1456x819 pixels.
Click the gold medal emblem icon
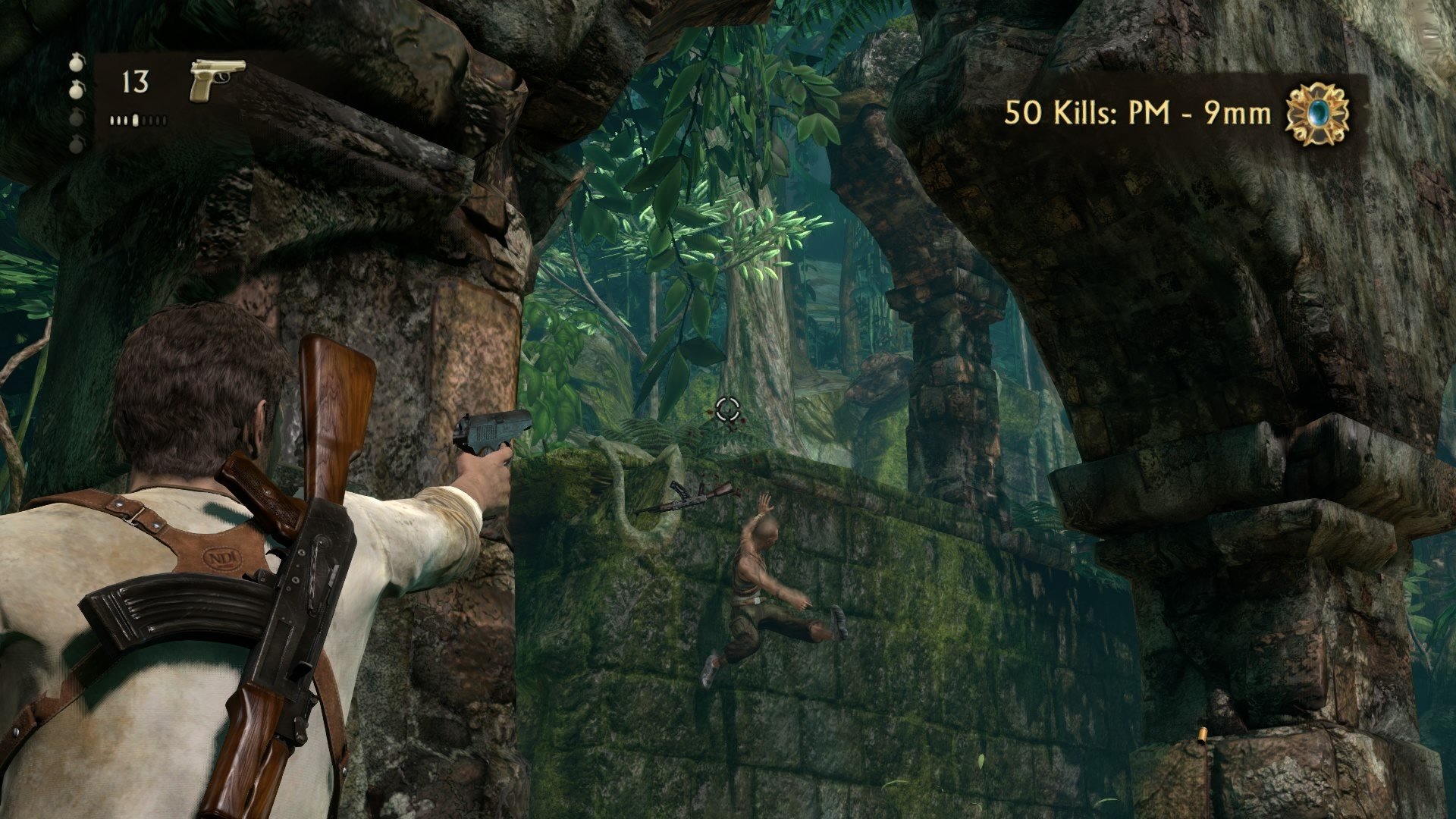tap(1318, 114)
